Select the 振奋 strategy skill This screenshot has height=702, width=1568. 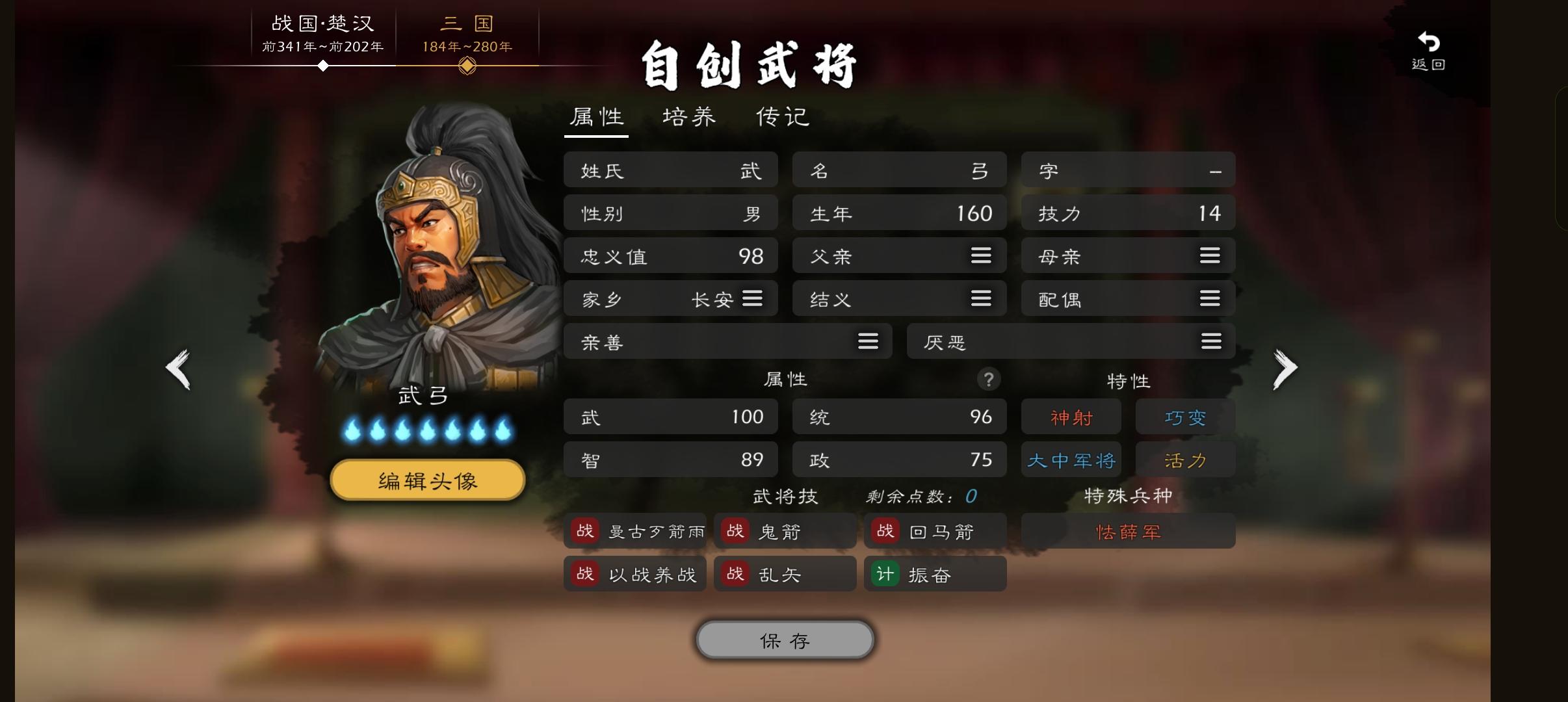coord(935,573)
